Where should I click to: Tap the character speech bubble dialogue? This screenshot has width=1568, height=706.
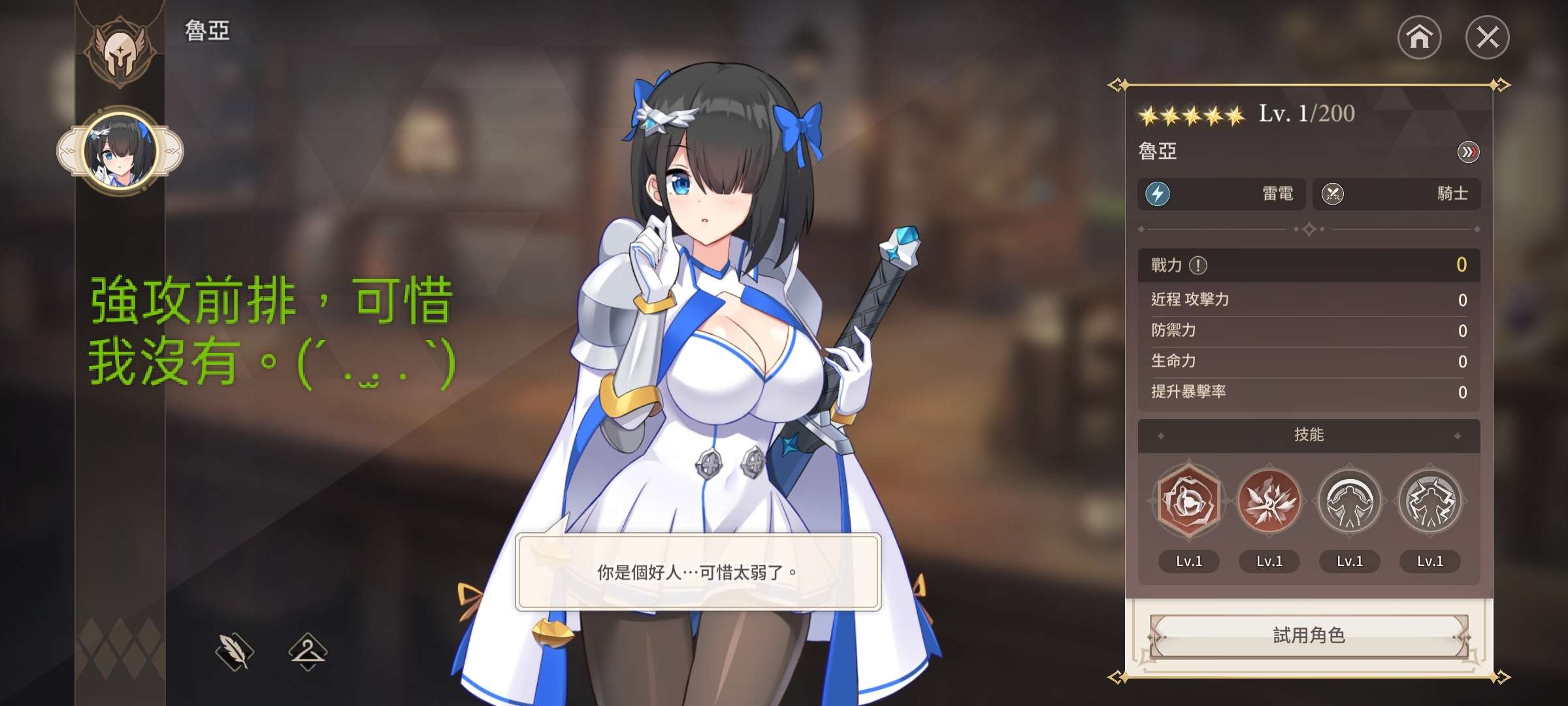click(698, 573)
